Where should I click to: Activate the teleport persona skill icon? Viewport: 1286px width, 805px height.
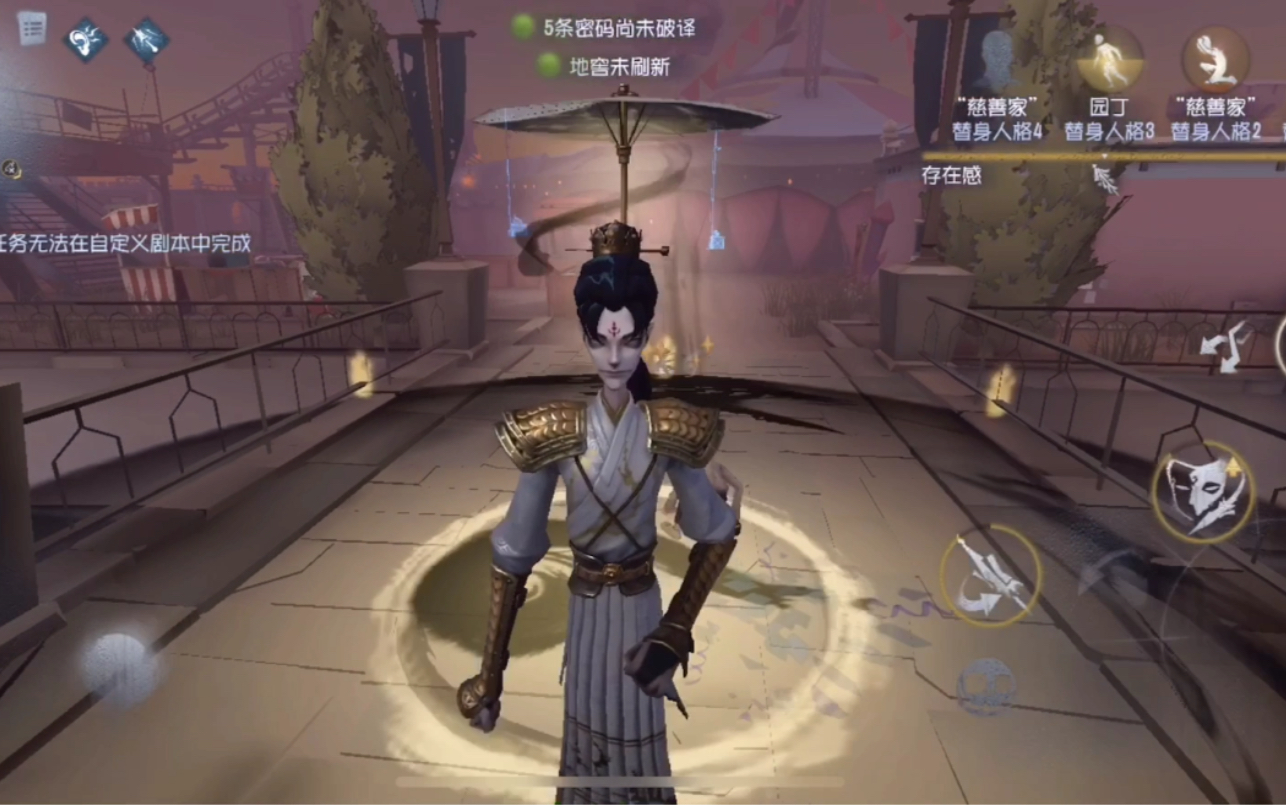(x=146, y=39)
